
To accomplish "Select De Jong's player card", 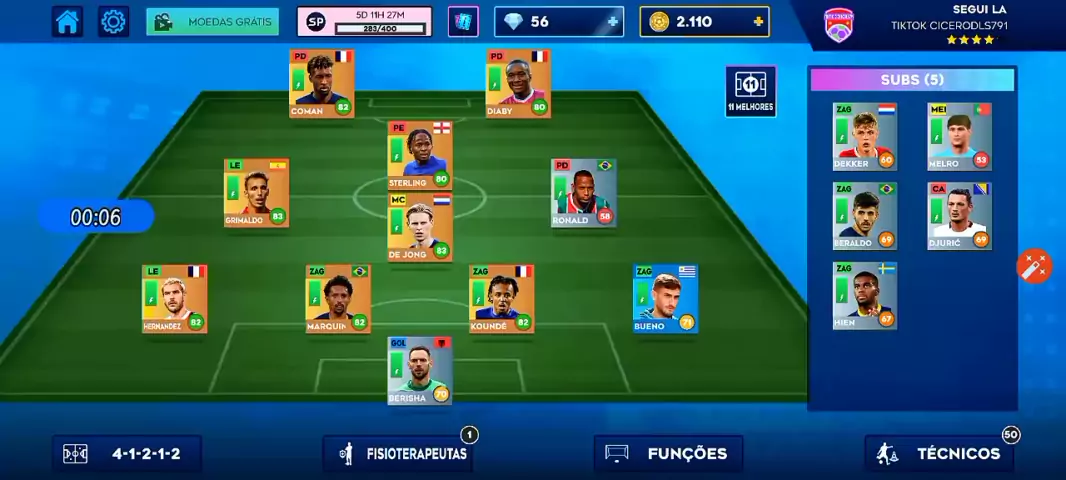I will [420, 227].
